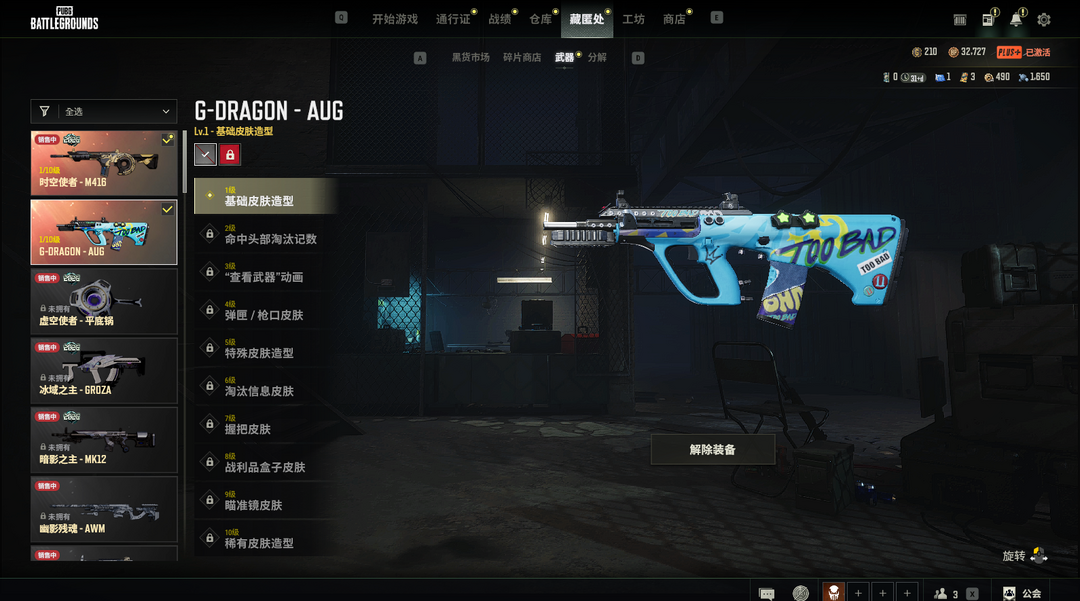Switch to the 商店 store tab
Viewport: 1080px width, 601px height.
pyautogui.click(x=674, y=19)
